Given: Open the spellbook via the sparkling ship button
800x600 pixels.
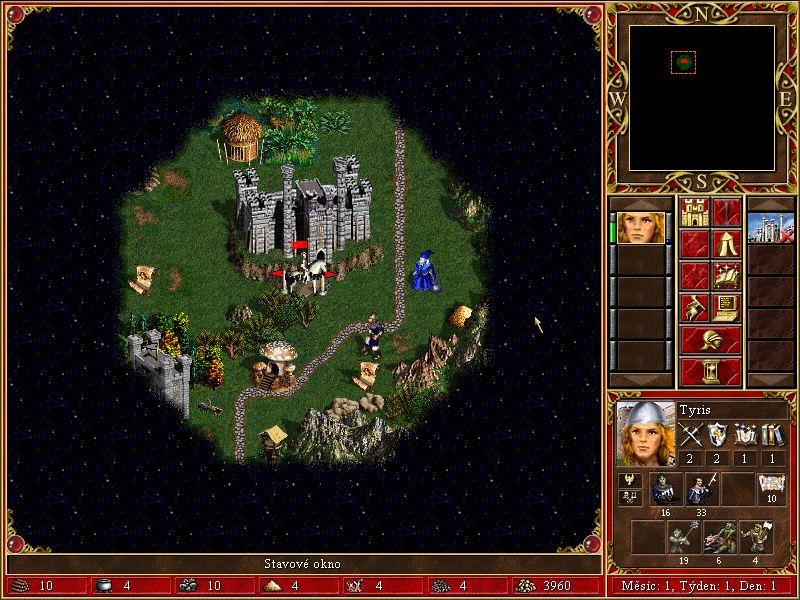Looking at the screenshot, I should [x=727, y=275].
